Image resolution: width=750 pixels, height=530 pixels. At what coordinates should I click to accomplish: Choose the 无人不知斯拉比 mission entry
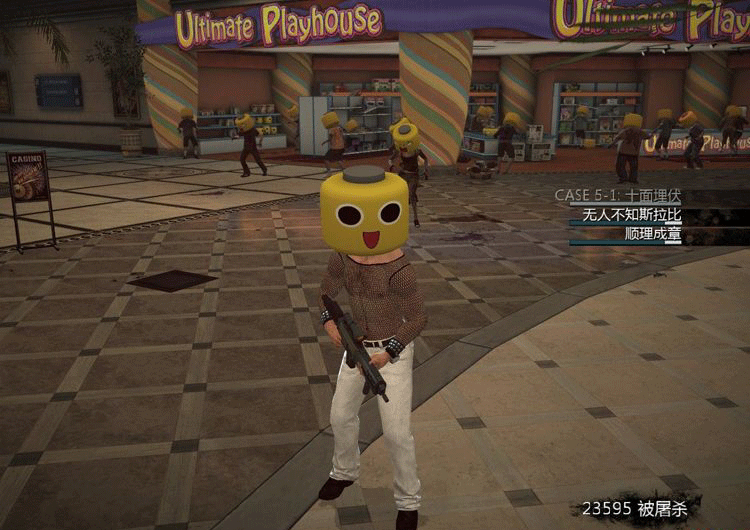click(631, 215)
